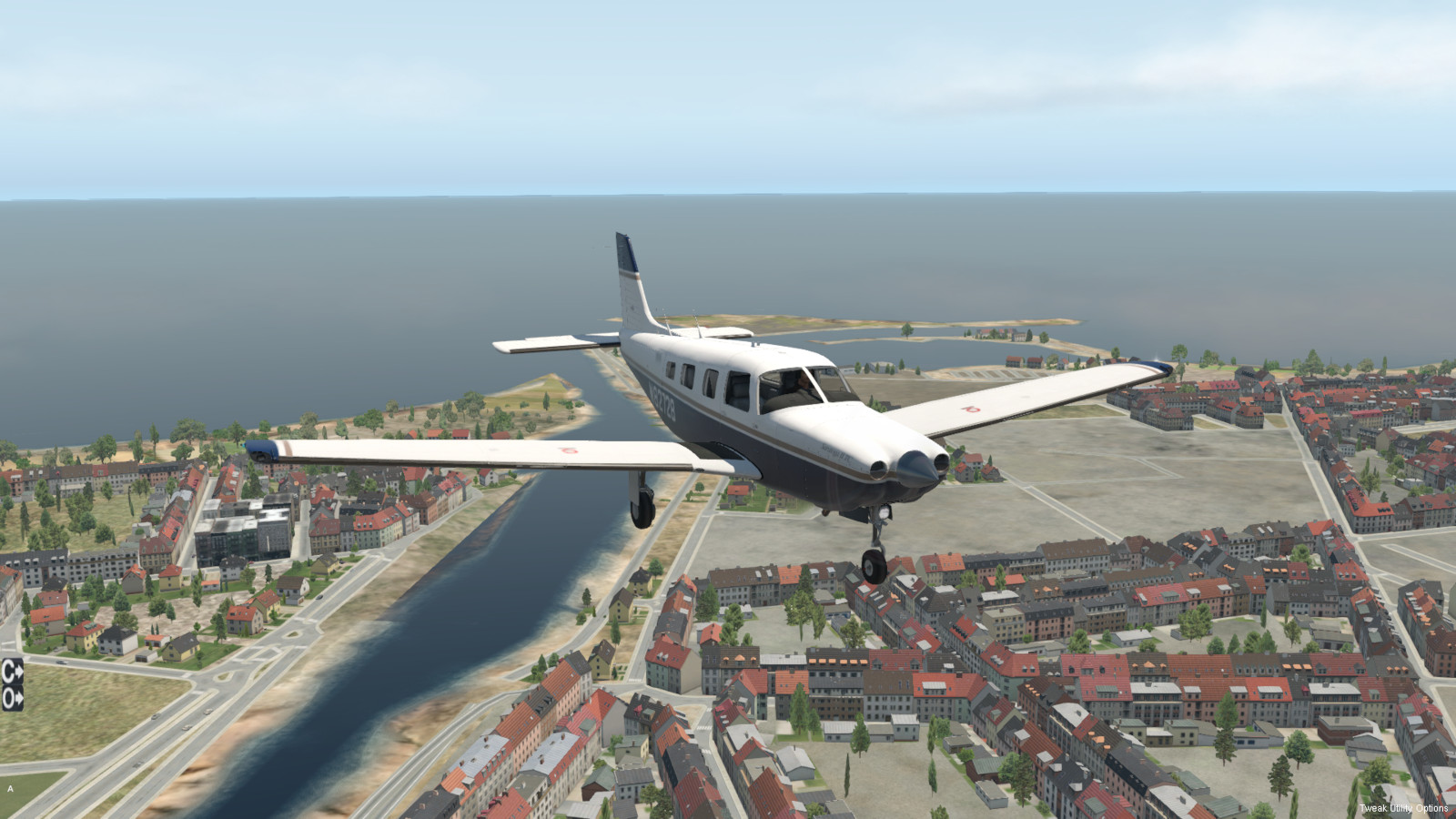Click the O arrow pop-out tab

(x=12, y=698)
